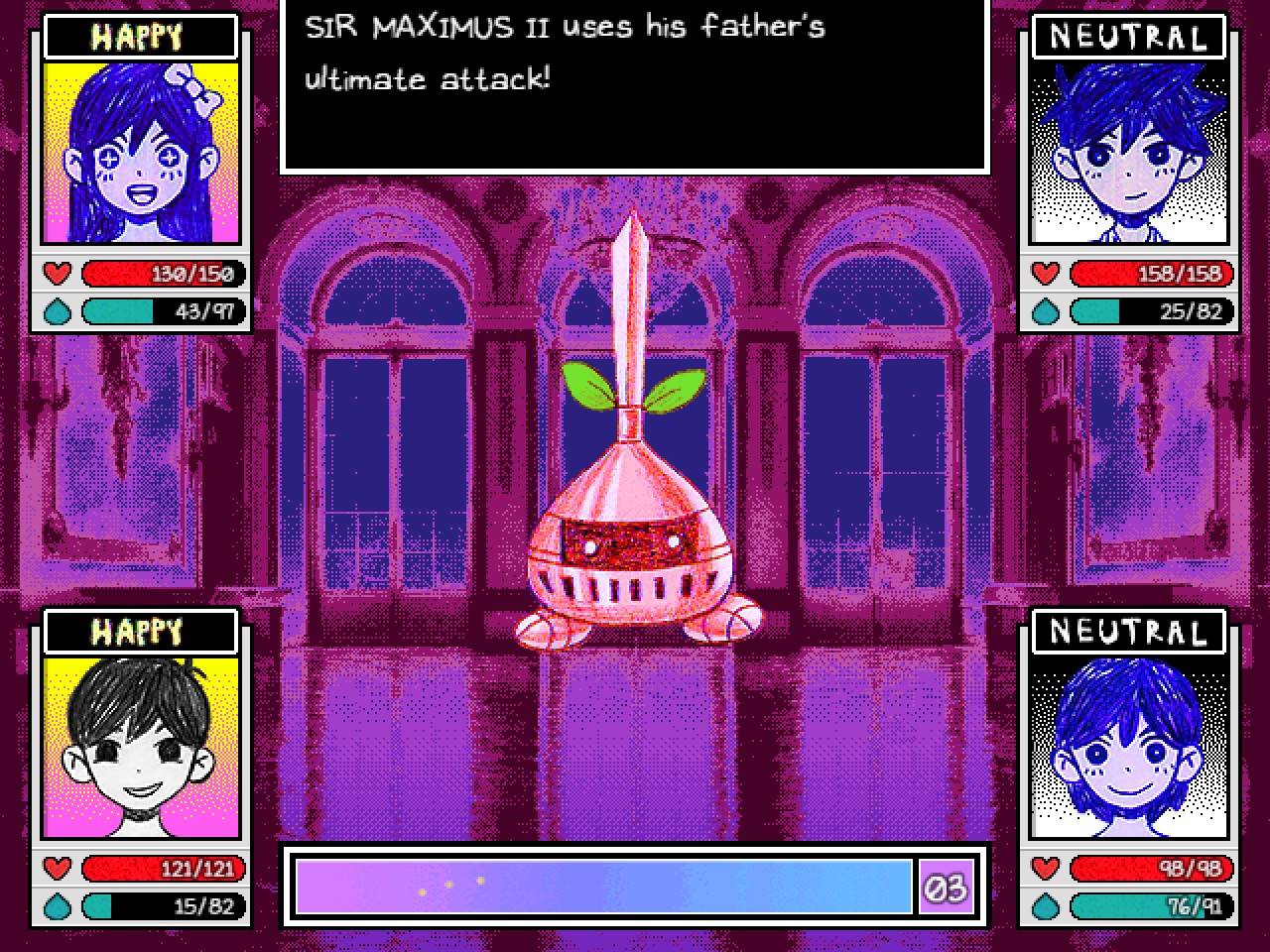Click the juice droplet icon showing 43/97

[58, 312]
